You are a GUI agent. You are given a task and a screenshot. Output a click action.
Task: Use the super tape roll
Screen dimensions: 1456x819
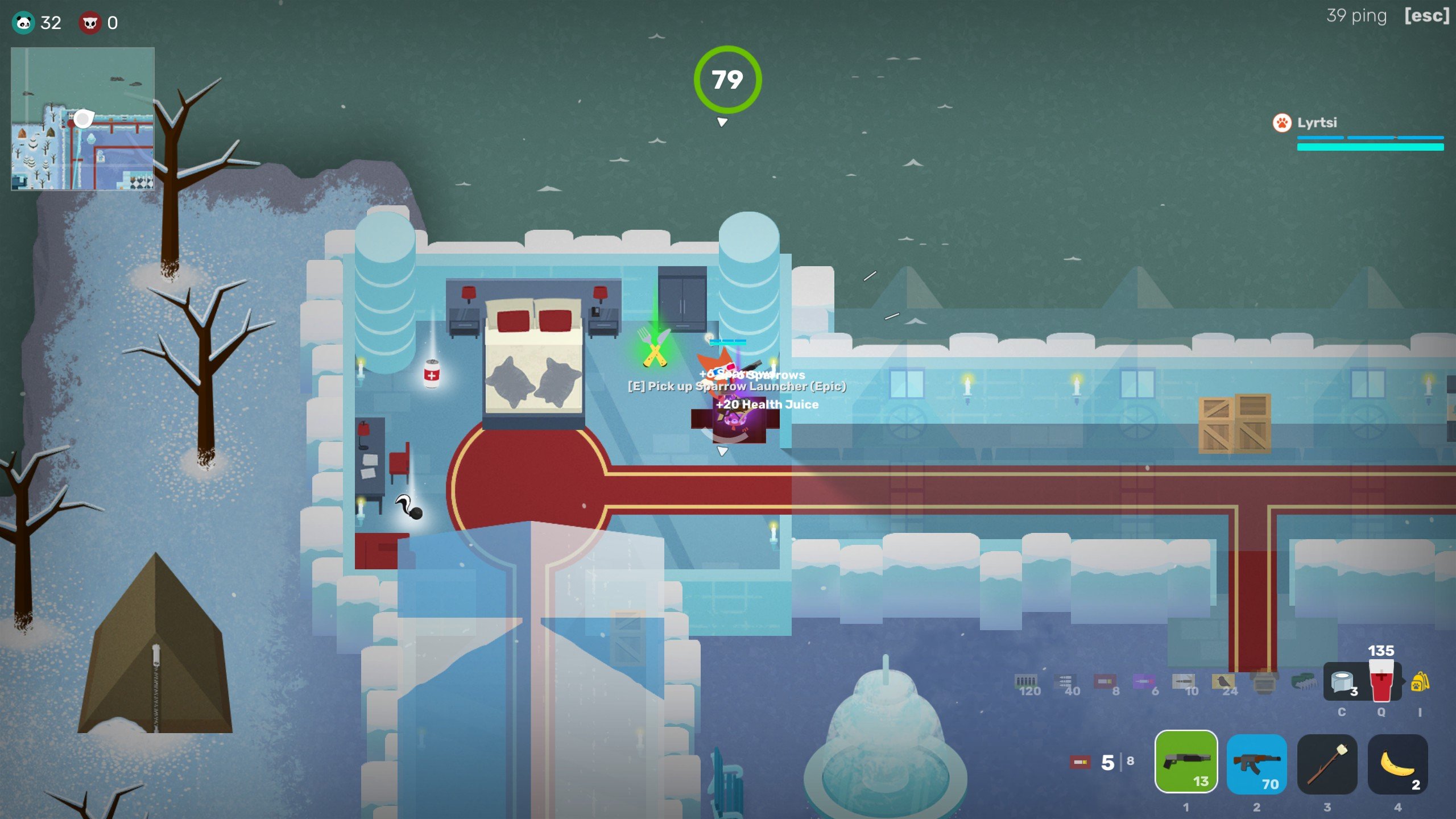[x=1342, y=681]
